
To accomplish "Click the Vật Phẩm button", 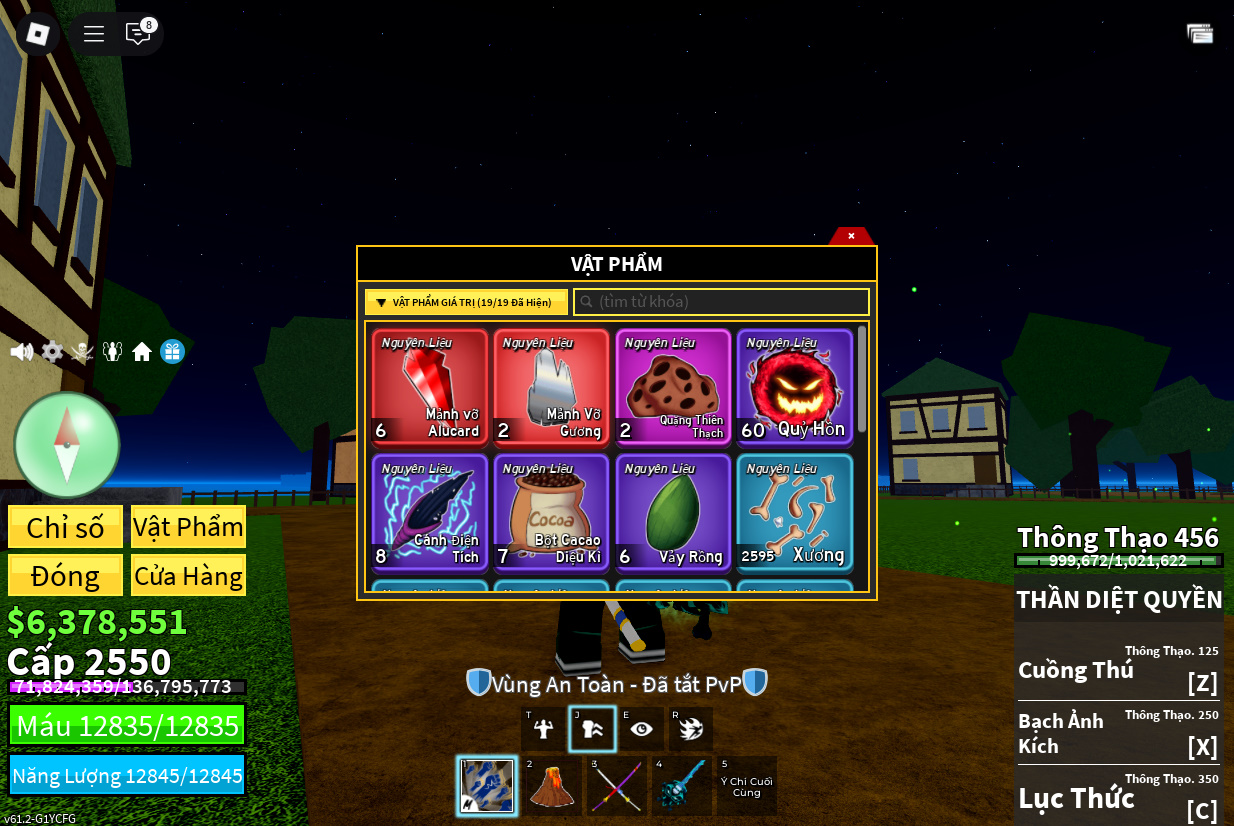I will tap(188, 527).
